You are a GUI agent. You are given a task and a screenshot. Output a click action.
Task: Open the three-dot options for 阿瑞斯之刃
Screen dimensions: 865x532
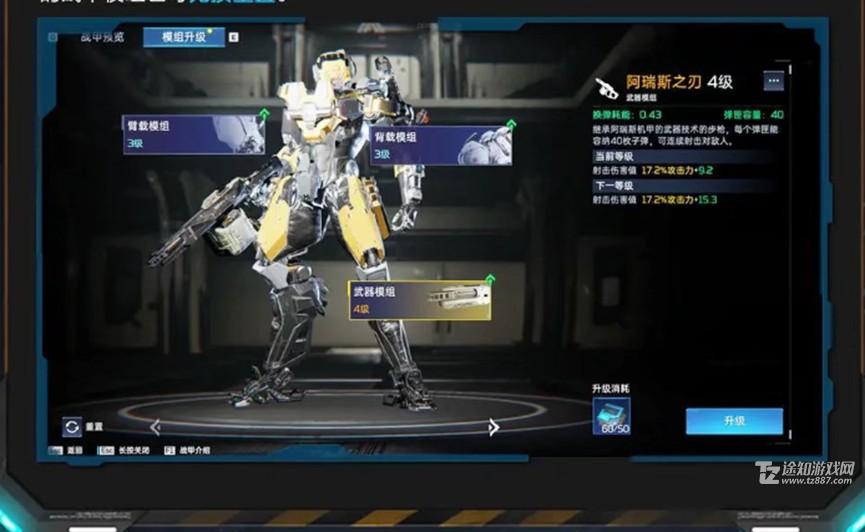click(773, 81)
